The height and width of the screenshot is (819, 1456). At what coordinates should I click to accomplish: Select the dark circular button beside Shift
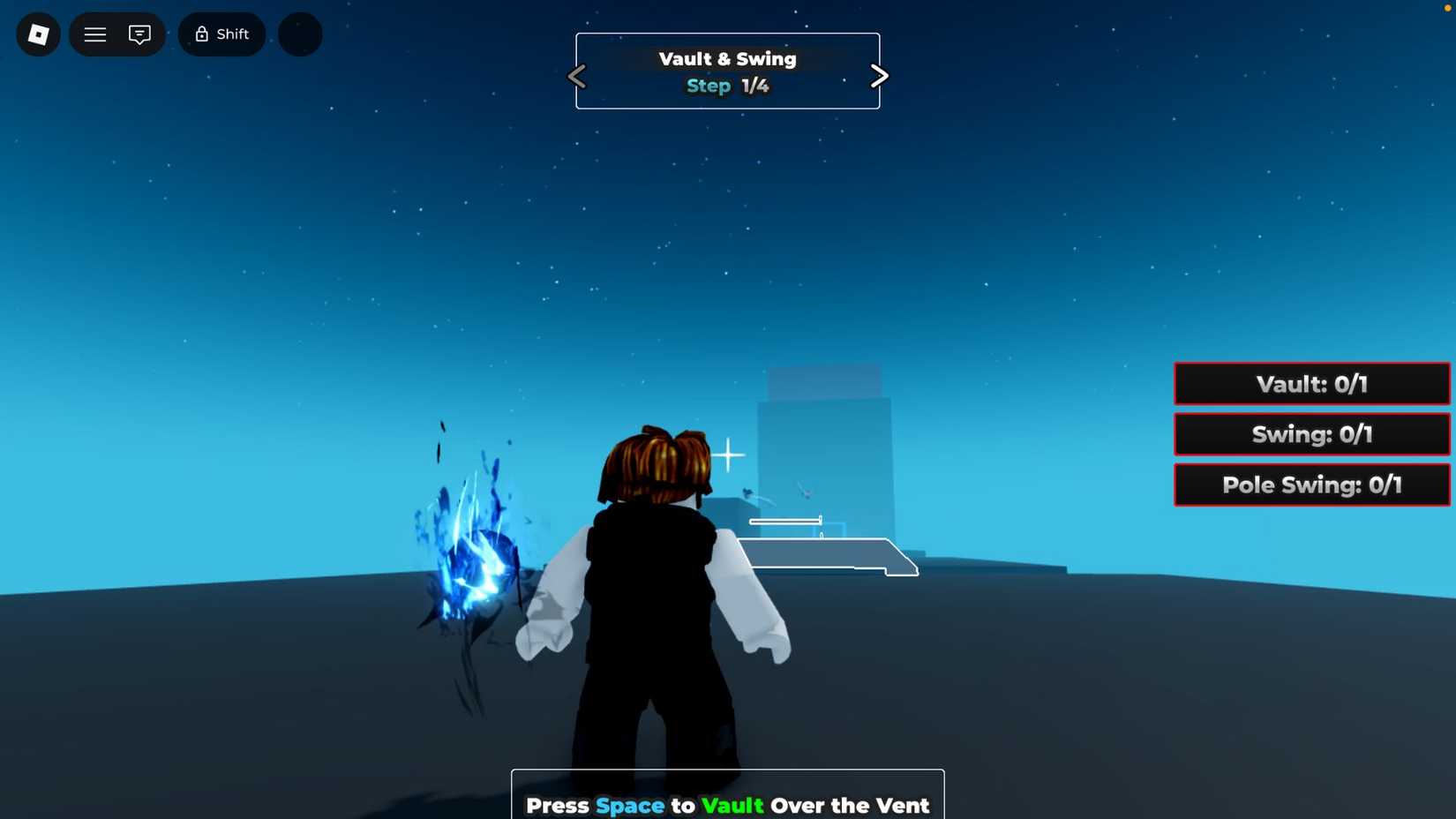coord(299,34)
